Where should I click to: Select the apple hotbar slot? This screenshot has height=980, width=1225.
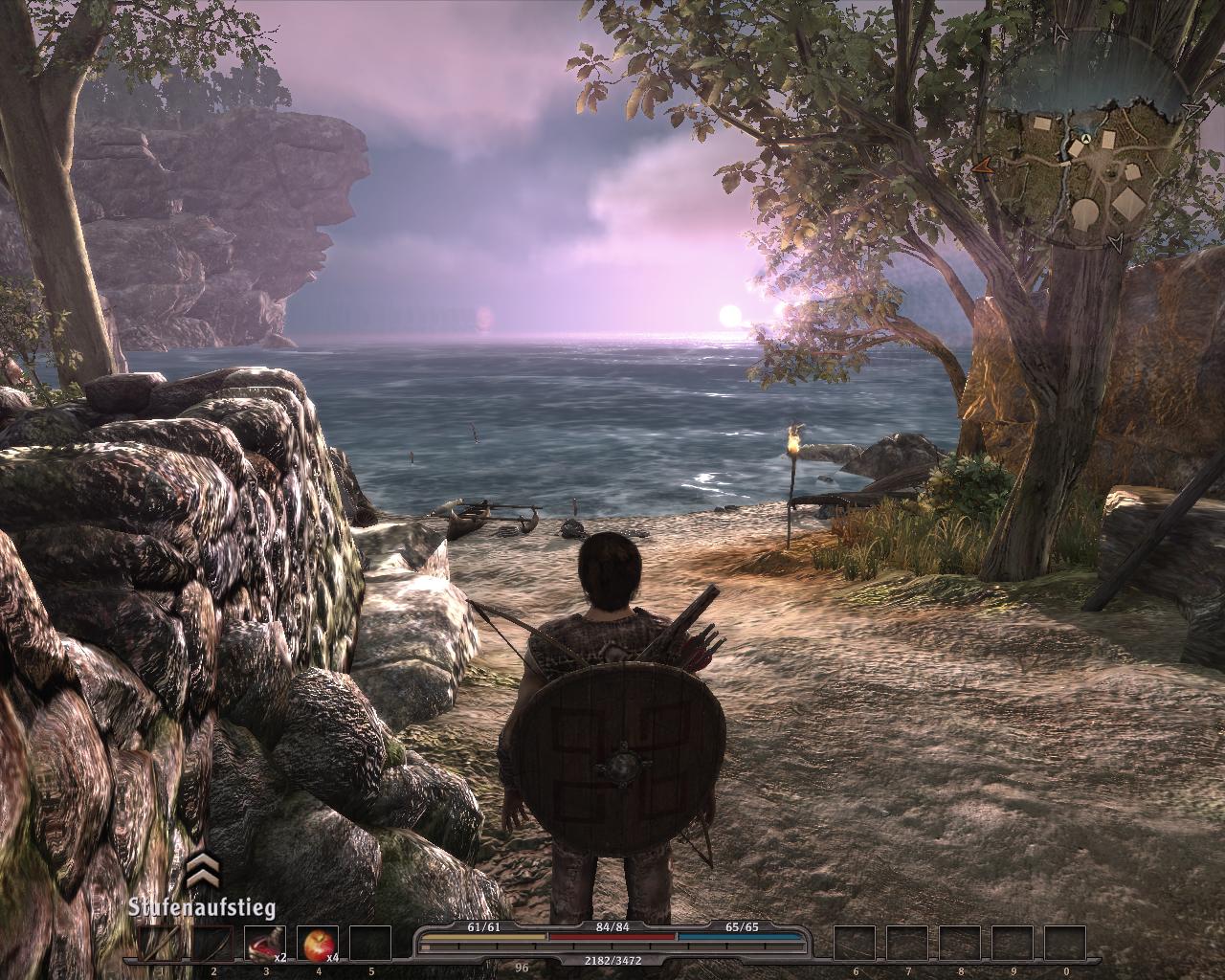pyautogui.click(x=317, y=945)
